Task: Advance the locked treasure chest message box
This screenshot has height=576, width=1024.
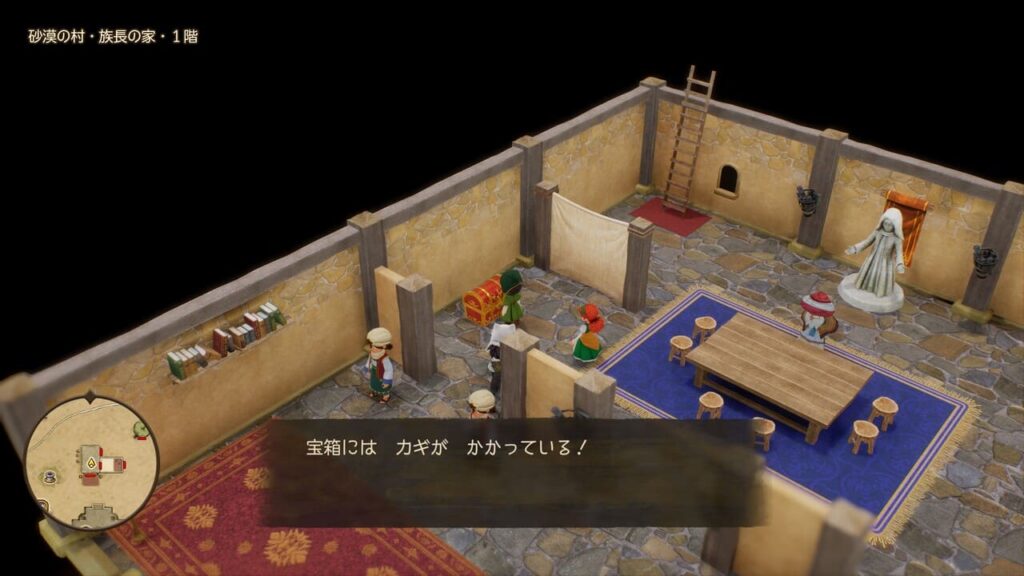Action: tap(512, 471)
